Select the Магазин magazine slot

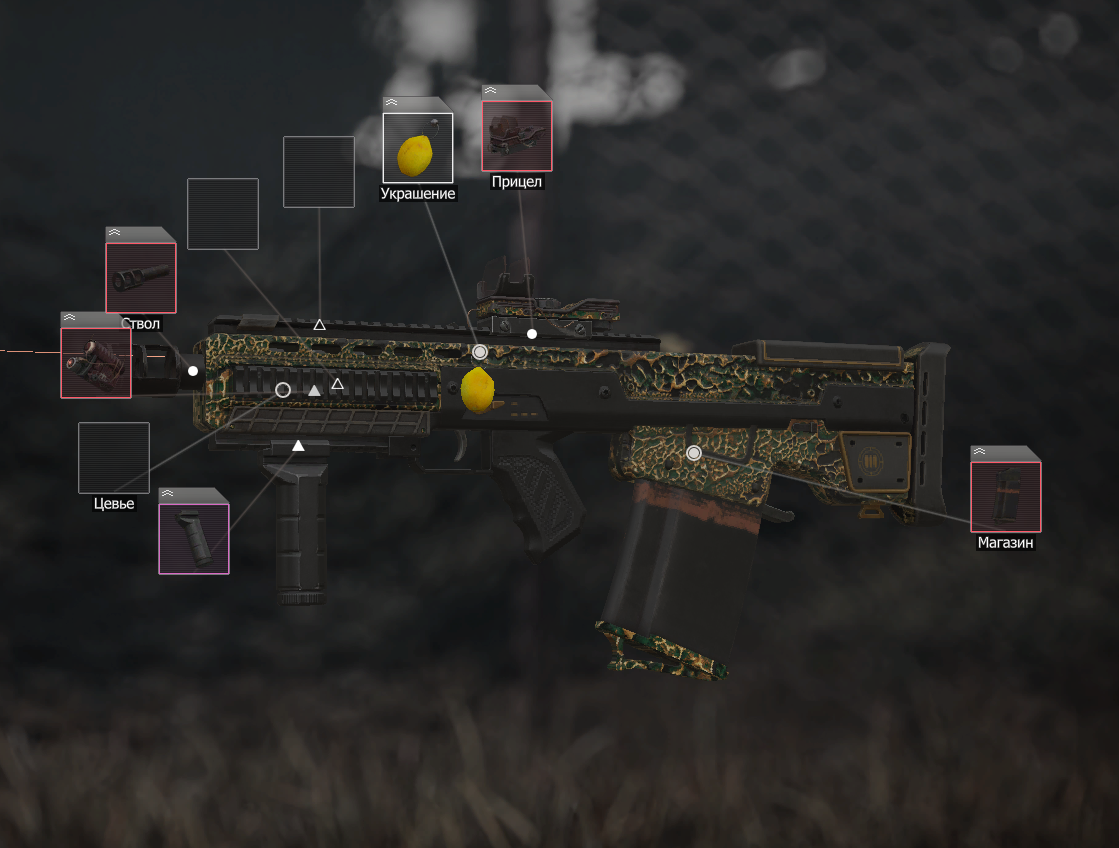pos(1005,496)
